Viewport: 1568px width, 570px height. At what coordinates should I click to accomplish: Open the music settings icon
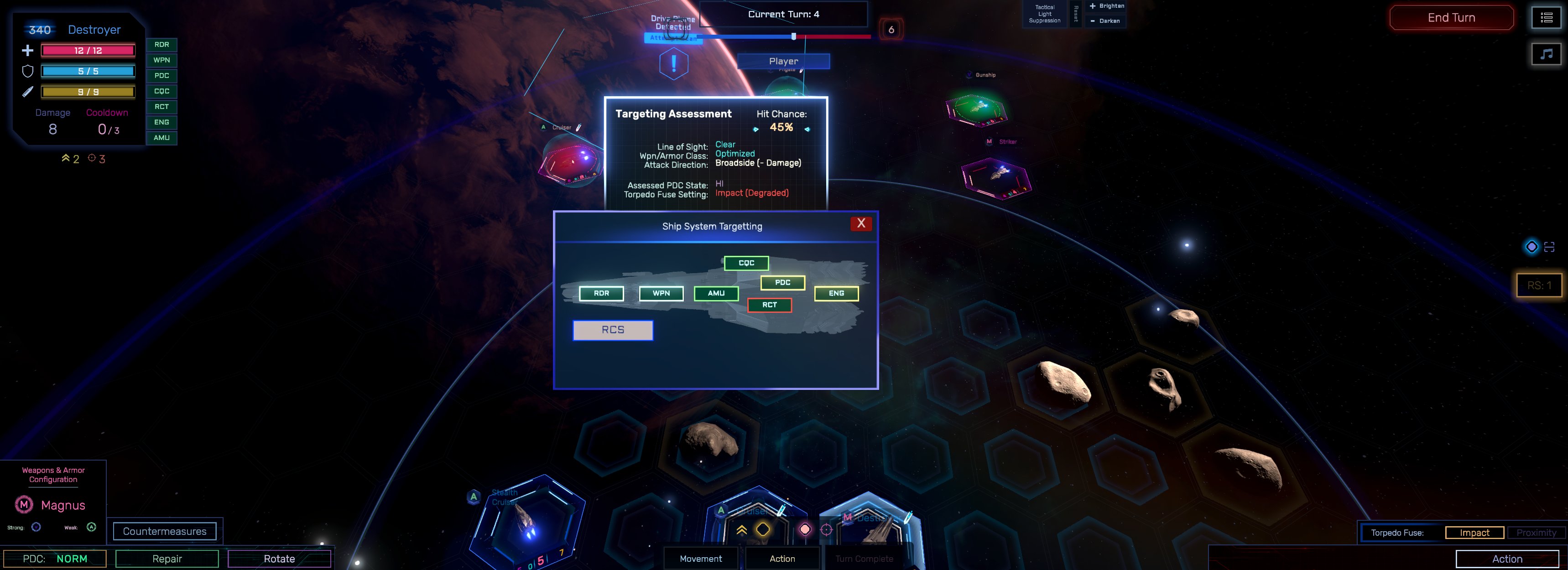(x=1546, y=54)
